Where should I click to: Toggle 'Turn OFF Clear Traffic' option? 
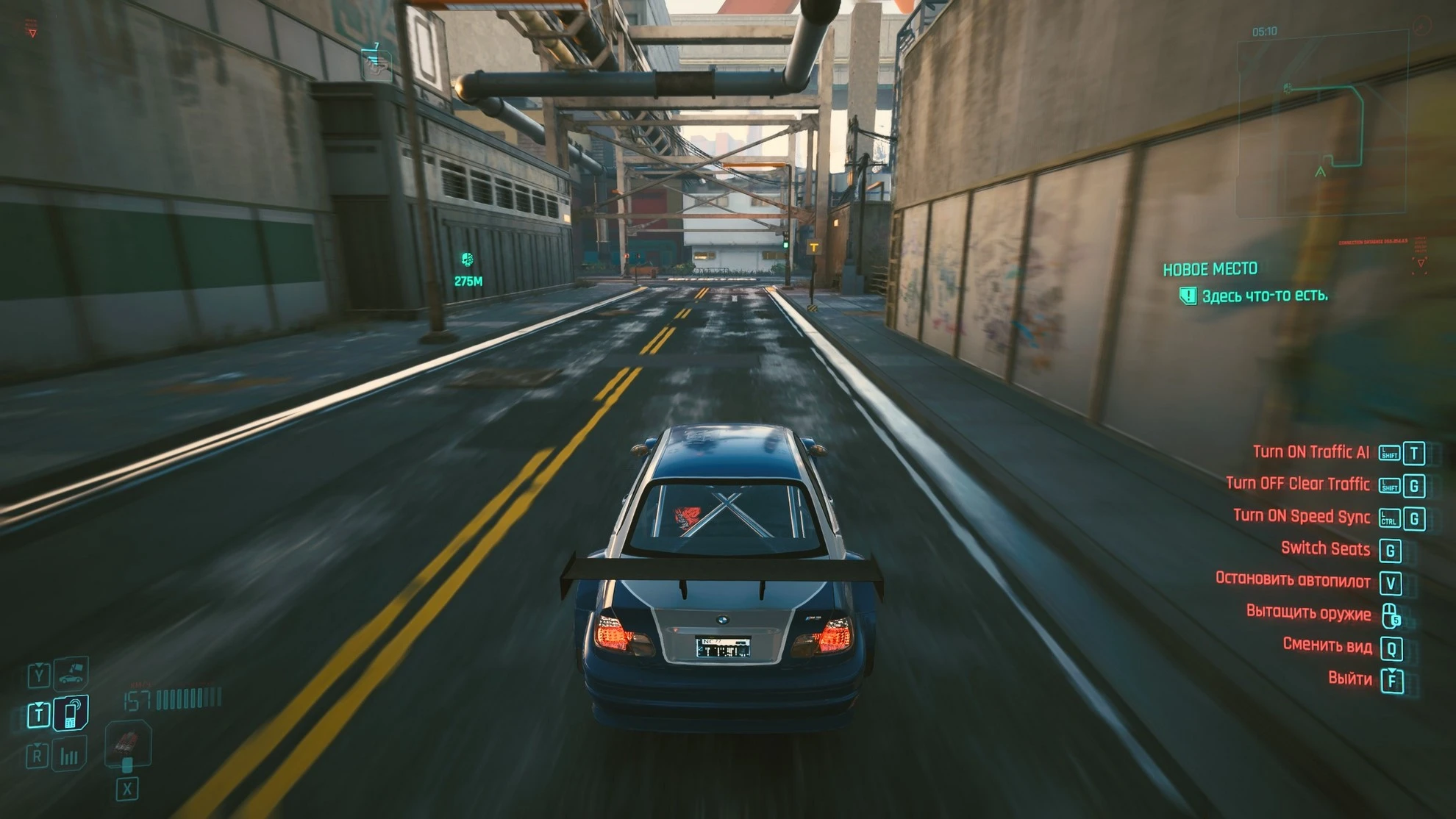[x=1300, y=484]
